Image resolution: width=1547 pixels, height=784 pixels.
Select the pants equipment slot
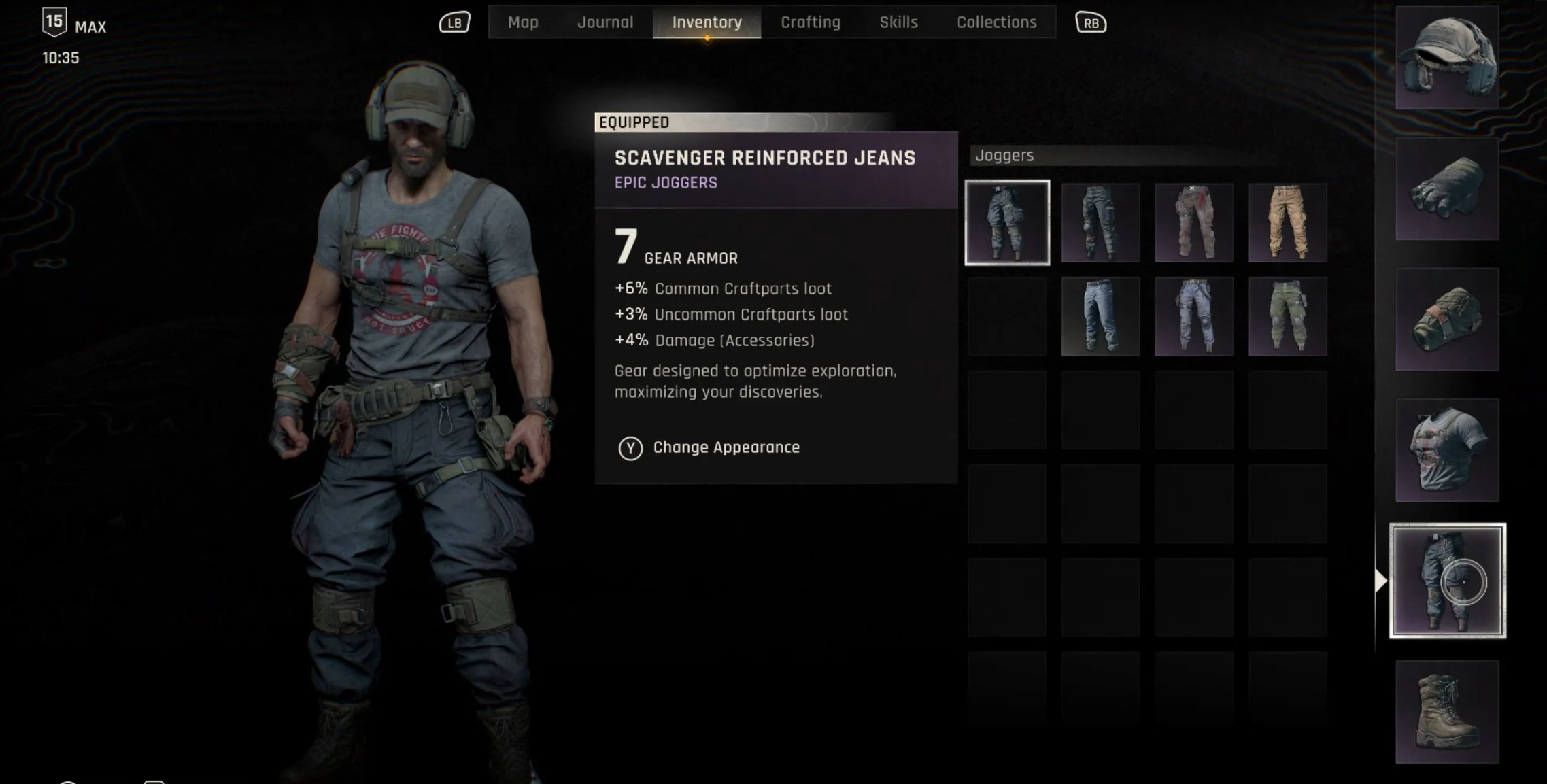tap(1447, 581)
